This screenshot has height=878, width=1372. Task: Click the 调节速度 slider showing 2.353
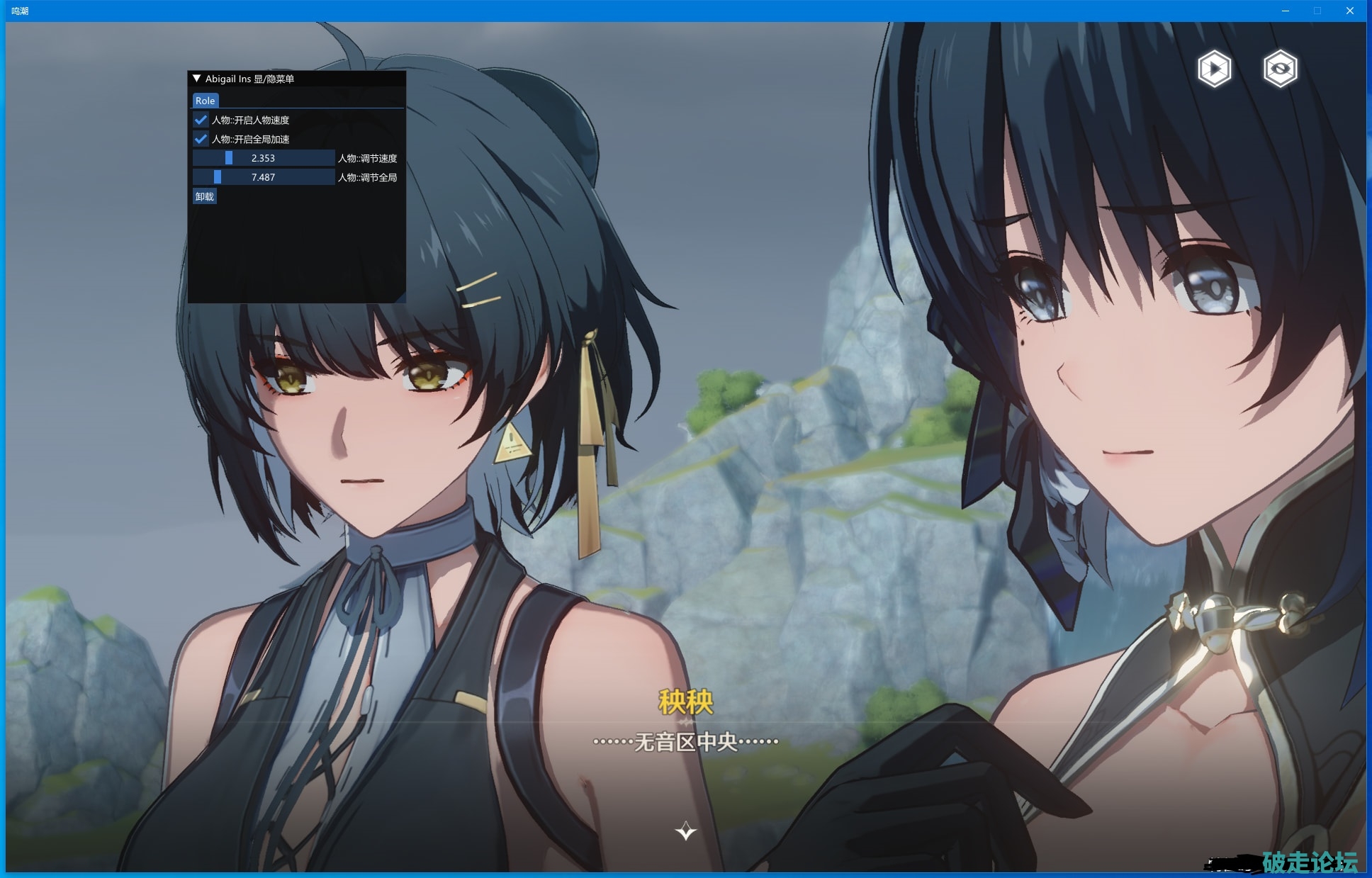263,158
